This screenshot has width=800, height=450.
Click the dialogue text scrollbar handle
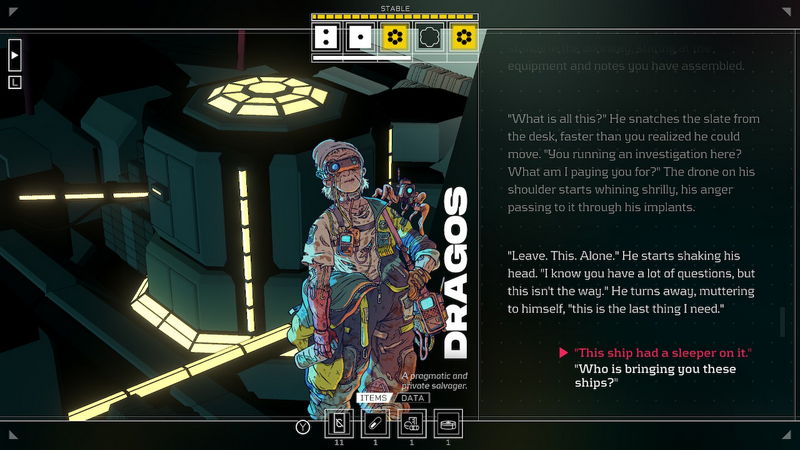[x=783, y=322]
